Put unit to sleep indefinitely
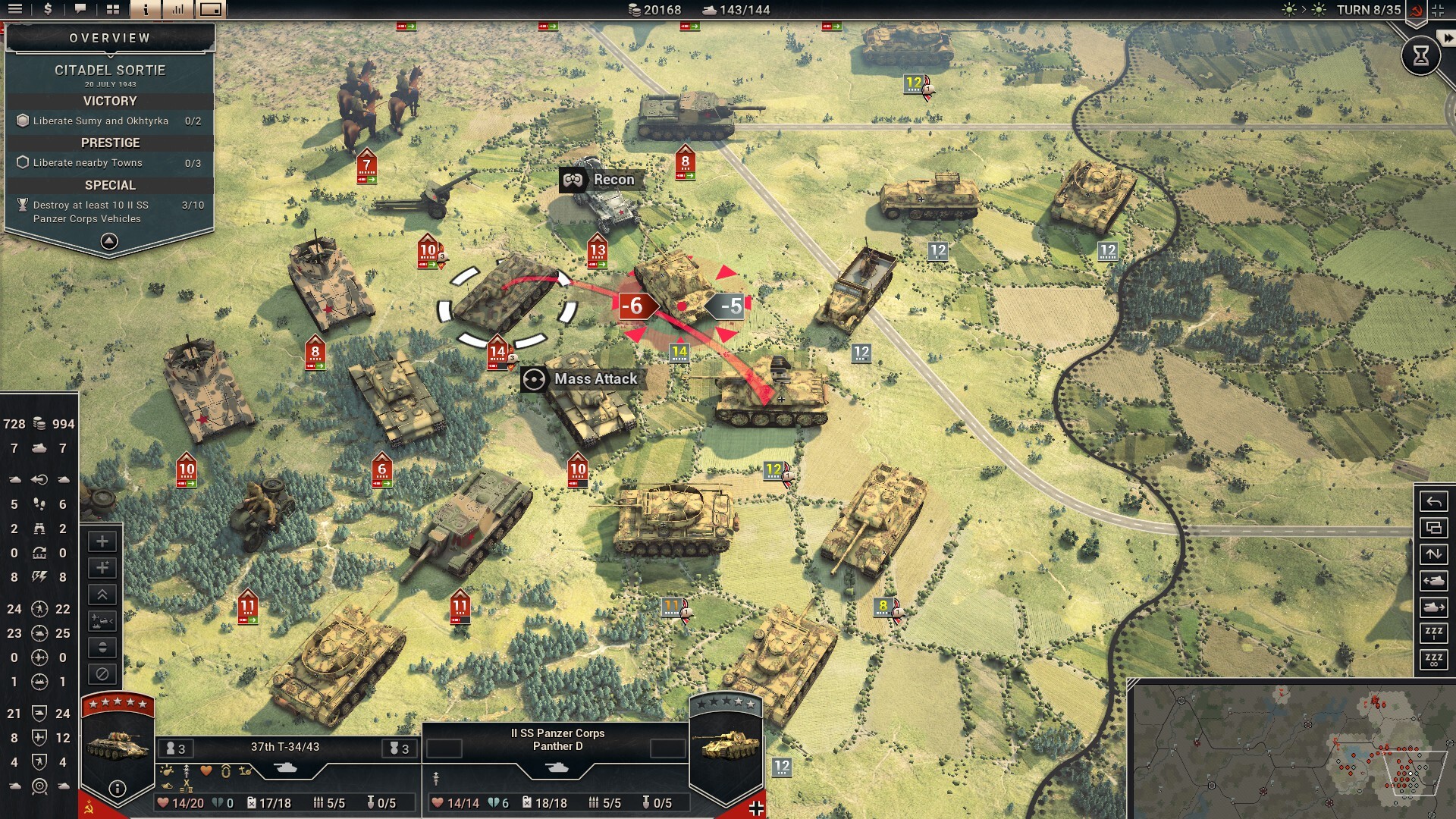 click(x=1433, y=660)
